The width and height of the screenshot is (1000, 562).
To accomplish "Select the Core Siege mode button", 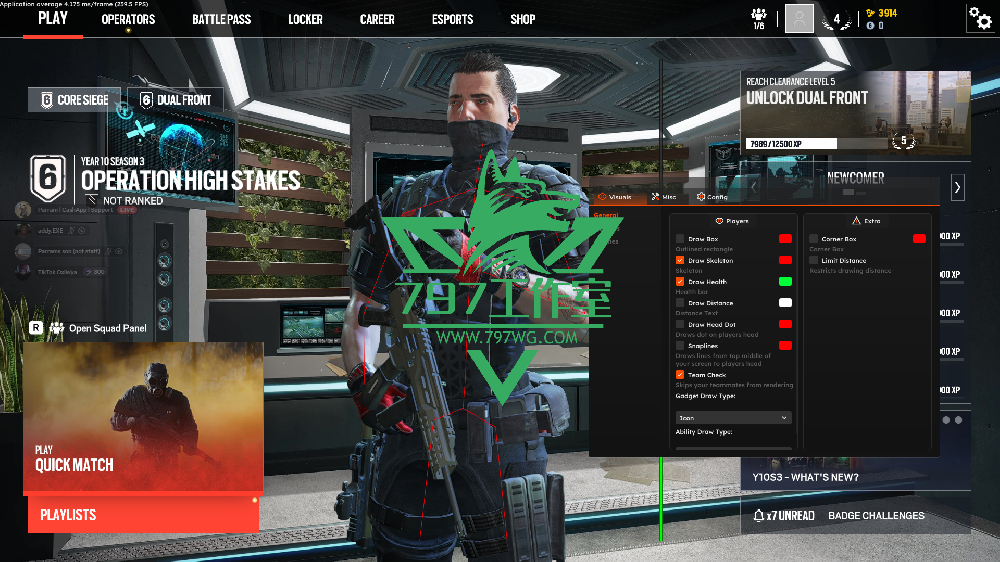I will 75,100.
